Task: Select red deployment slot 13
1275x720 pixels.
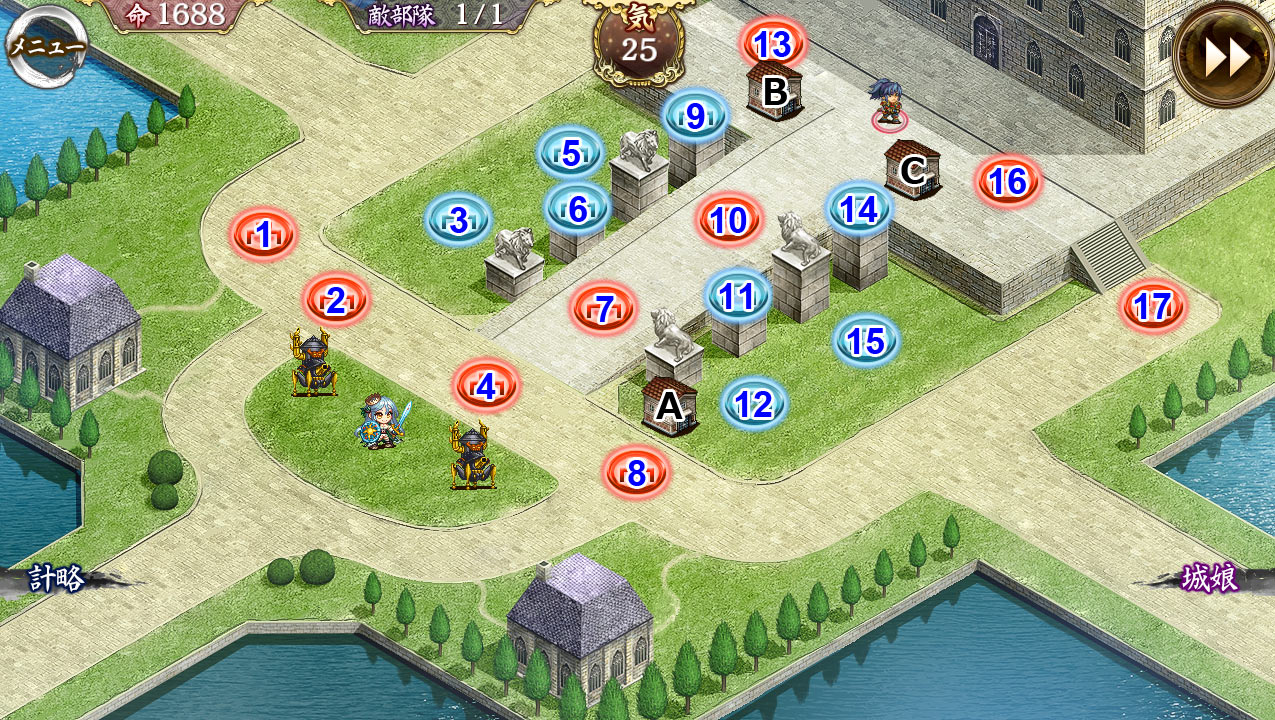Action: click(773, 45)
